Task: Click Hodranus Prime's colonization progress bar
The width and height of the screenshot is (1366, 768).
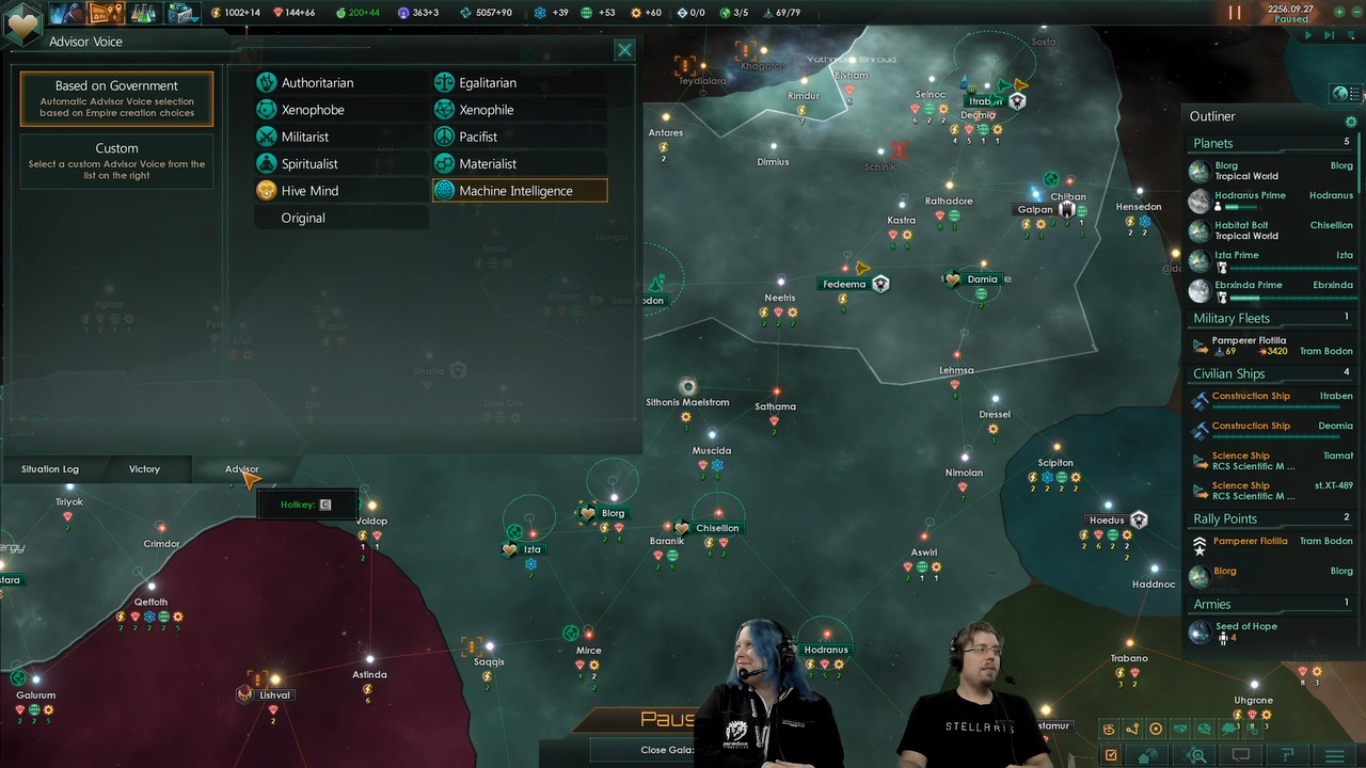Action: [1240, 206]
